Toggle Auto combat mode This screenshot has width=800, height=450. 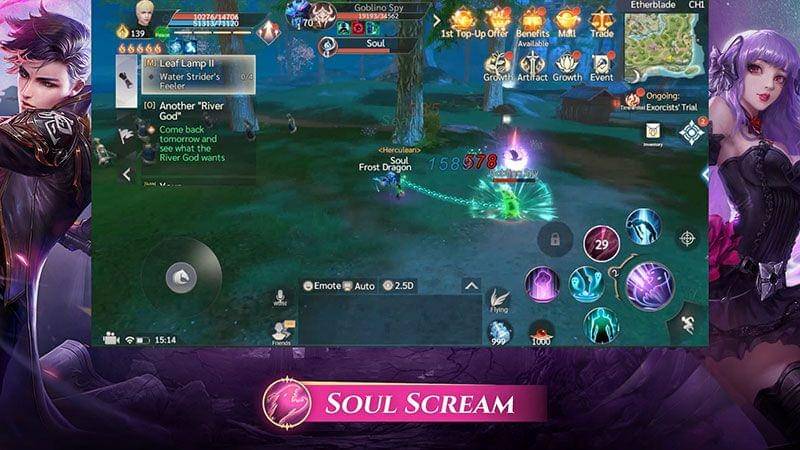click(359, 286)
